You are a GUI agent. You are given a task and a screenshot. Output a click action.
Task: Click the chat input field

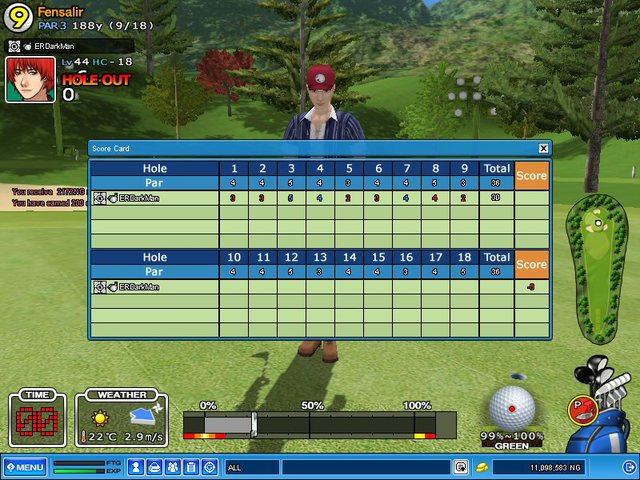tap(365, 467)
